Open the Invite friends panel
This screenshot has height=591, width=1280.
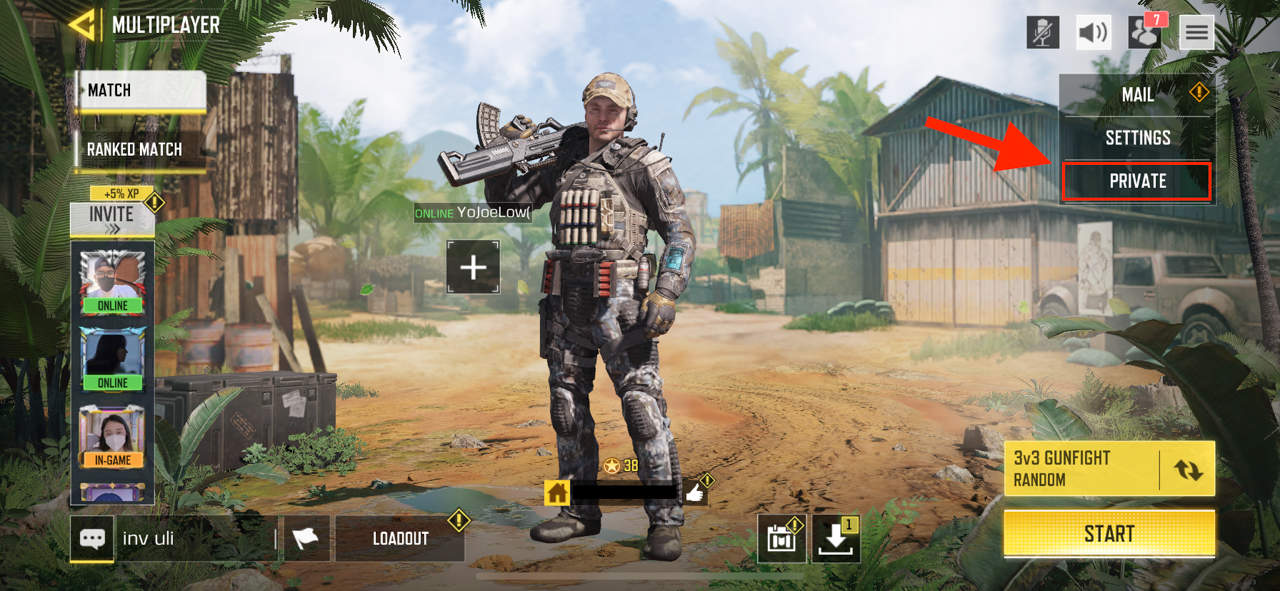pos(111,217)
